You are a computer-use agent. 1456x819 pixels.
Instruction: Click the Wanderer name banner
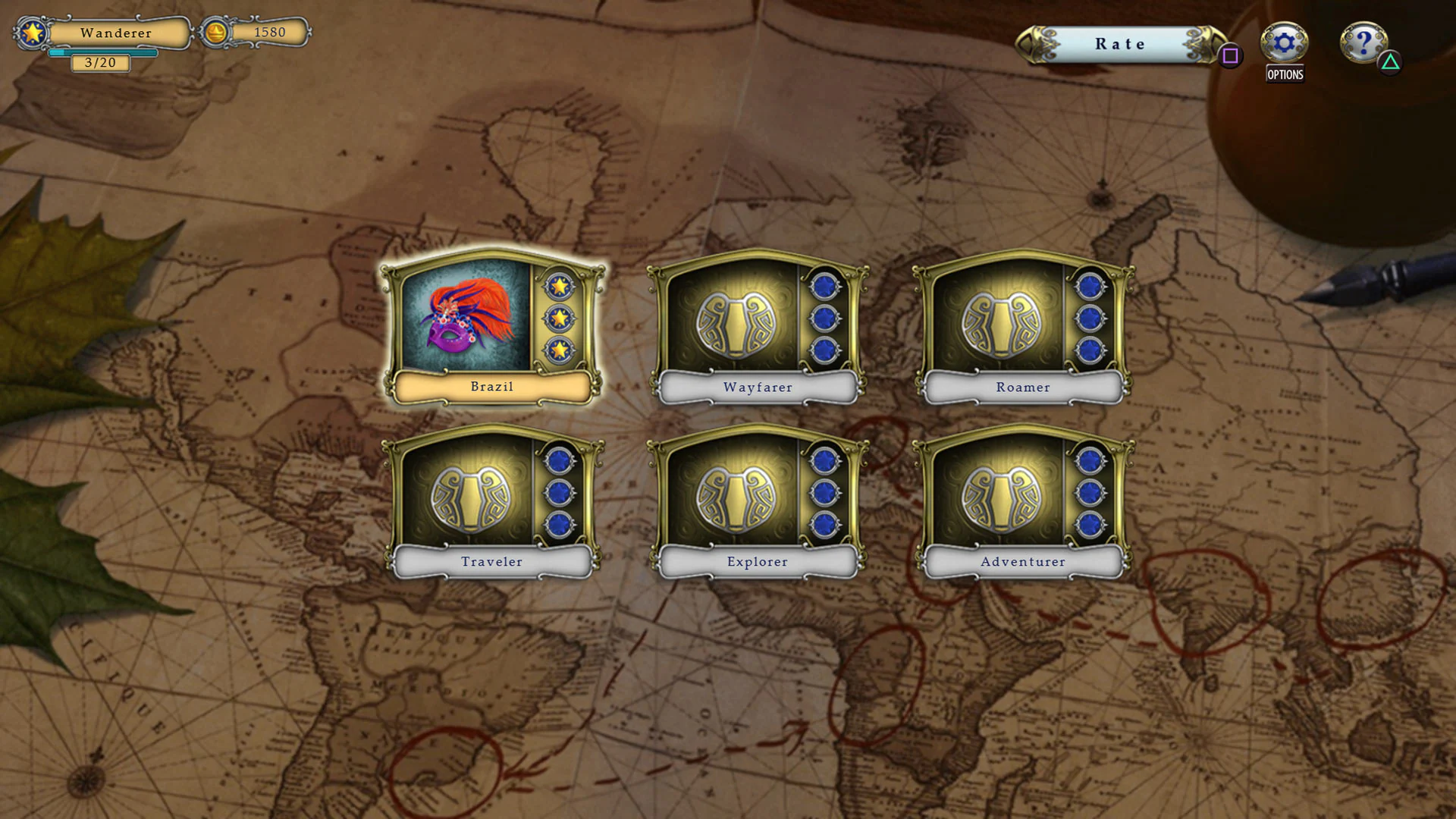[118, 33]
